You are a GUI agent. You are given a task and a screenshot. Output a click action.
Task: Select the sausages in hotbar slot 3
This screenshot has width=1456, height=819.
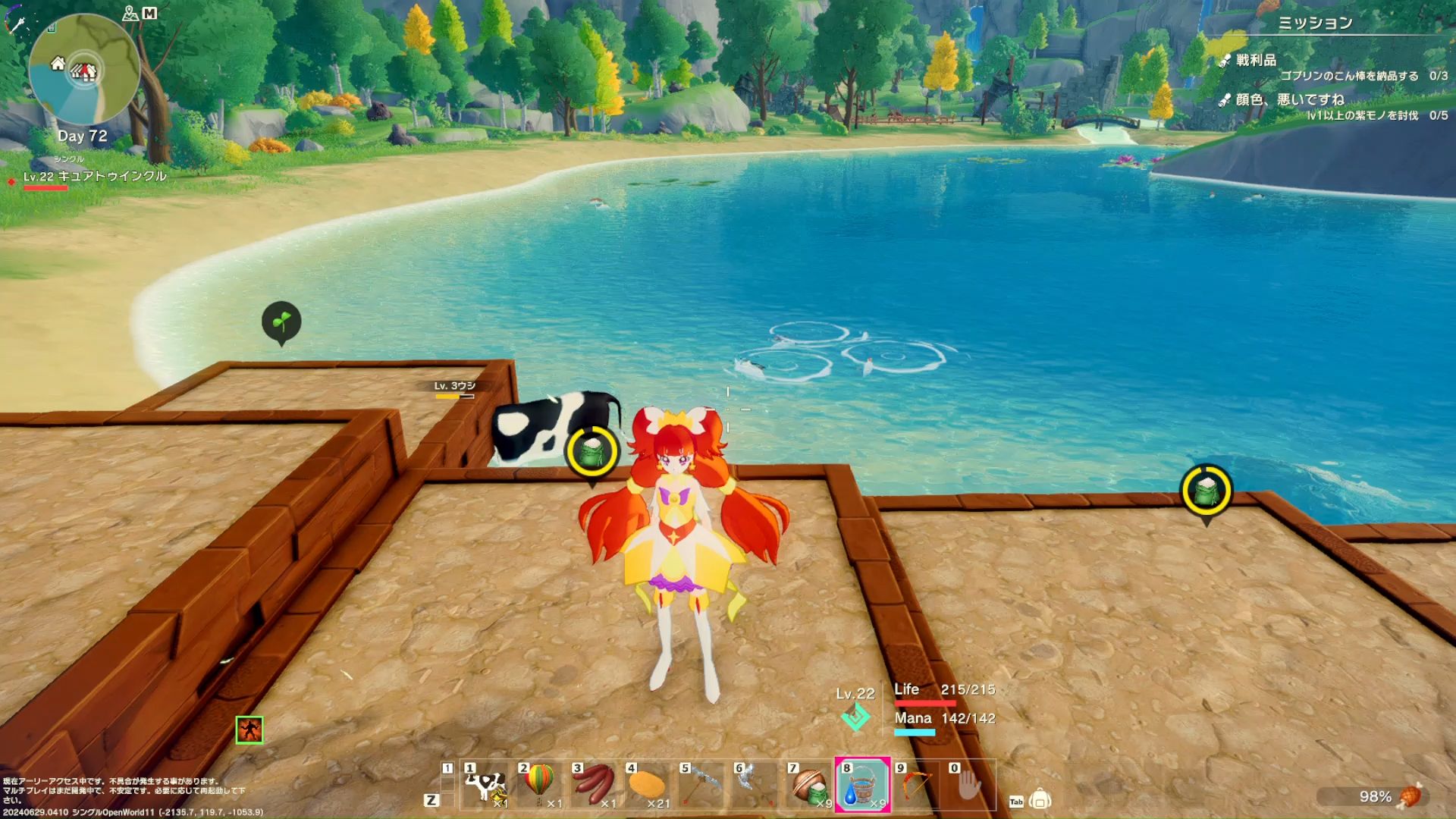[593, 786]
